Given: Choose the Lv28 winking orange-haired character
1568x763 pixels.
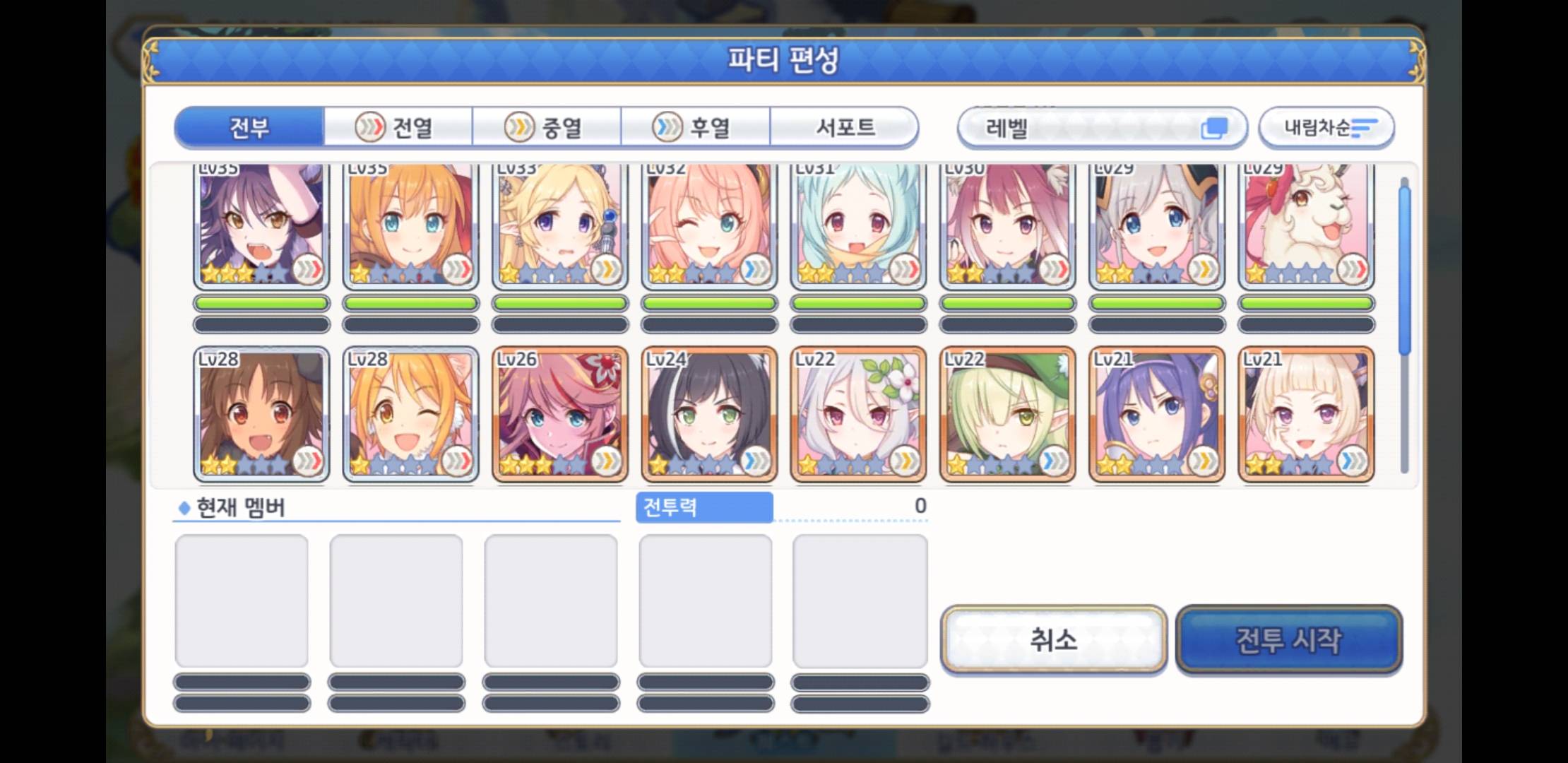Looking at the screenshot, I should point(410,414).
